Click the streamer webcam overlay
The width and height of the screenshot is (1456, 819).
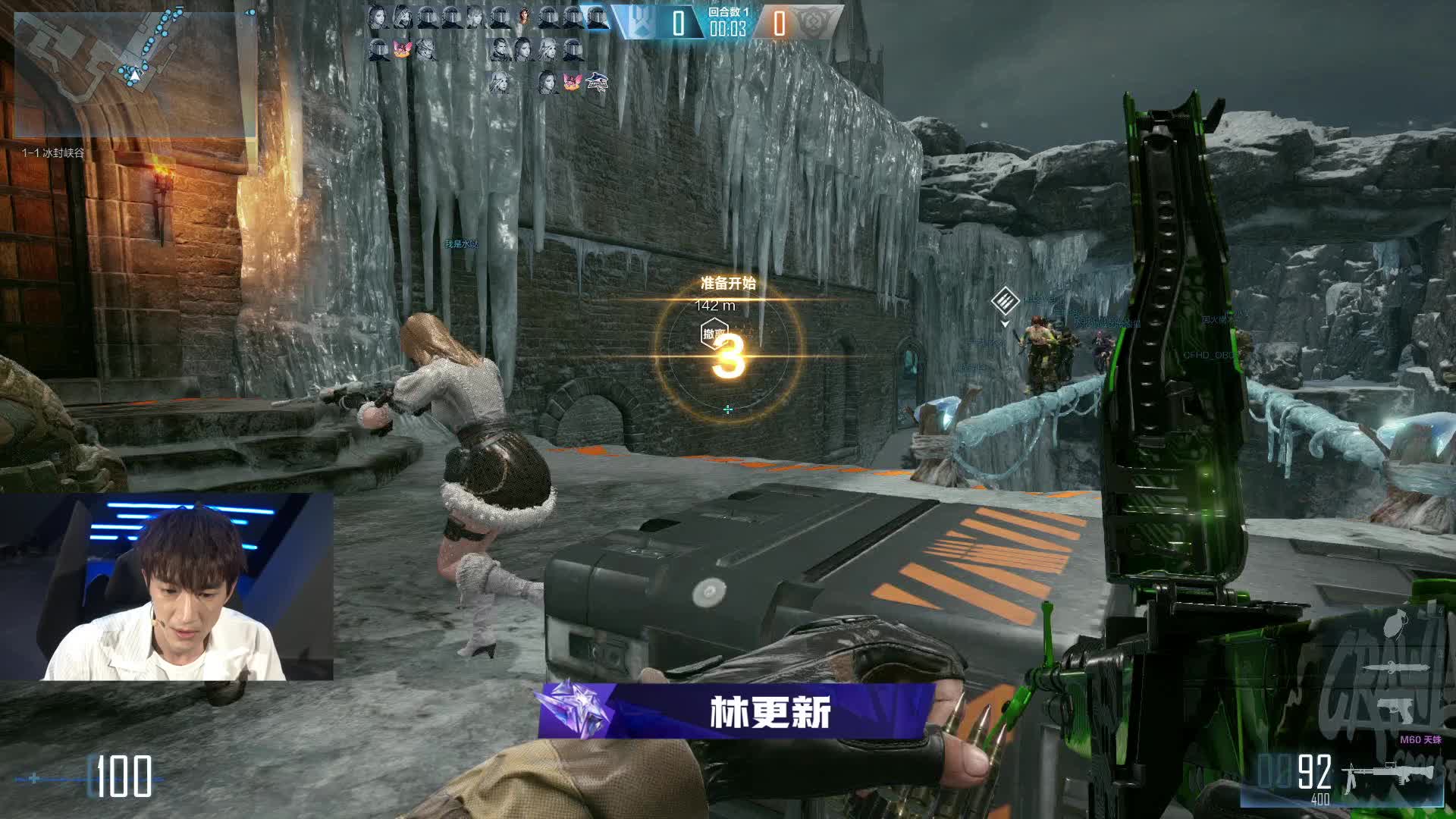click(167, 586)
